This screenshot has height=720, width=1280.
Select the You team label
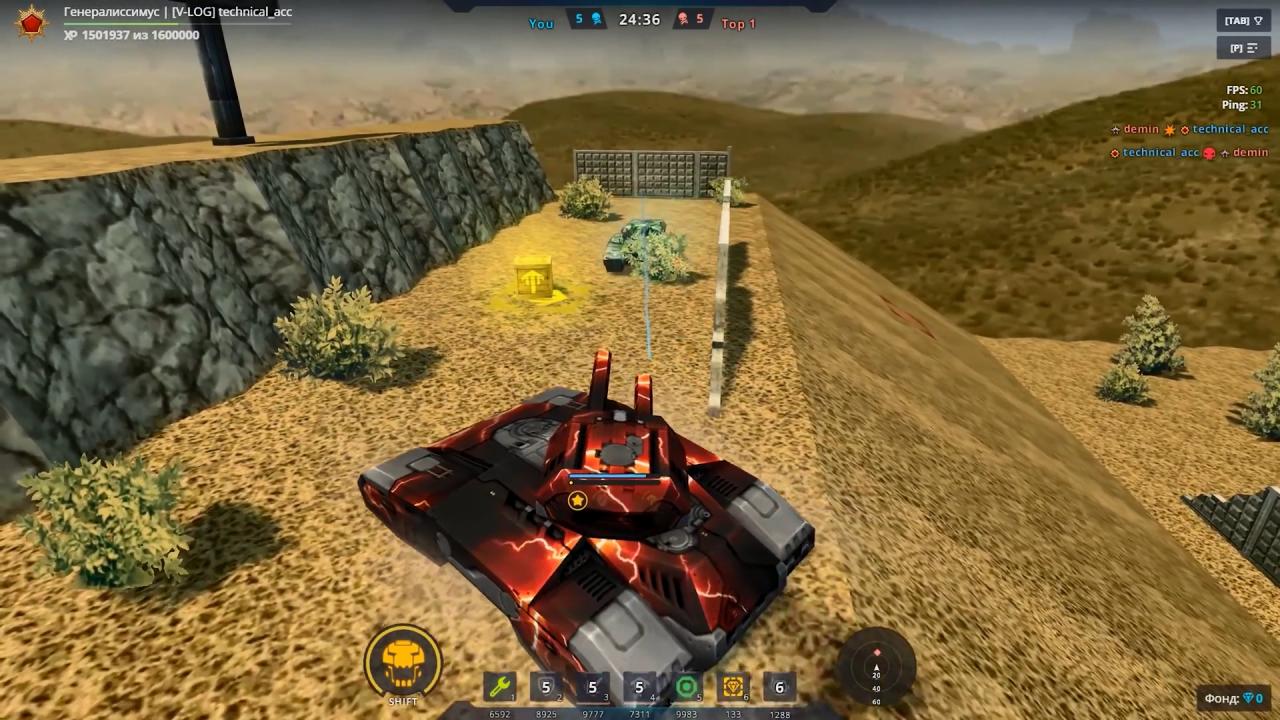(x=540, y=23)
